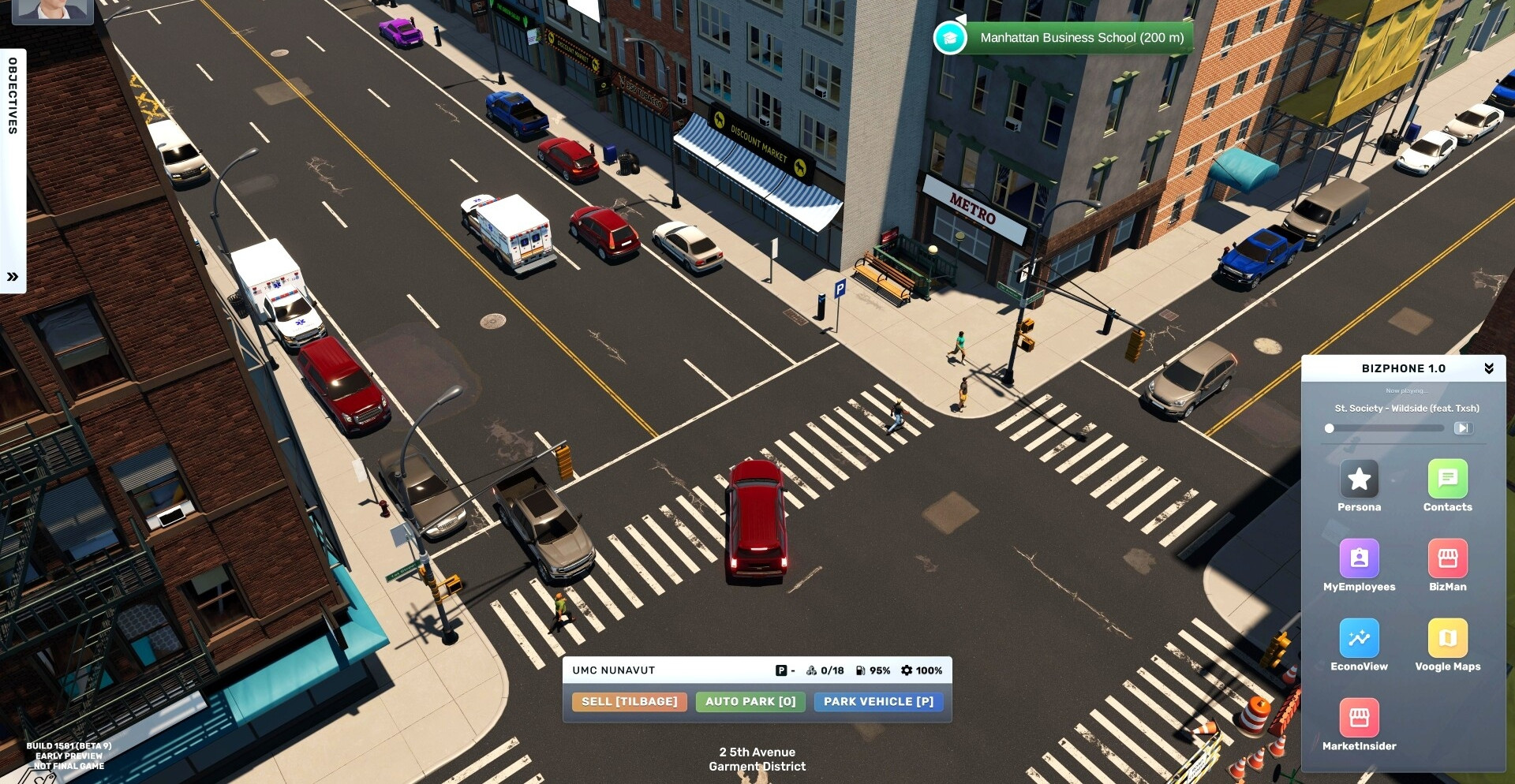This screenshot has width=1515, height=784.
Task: Collapse the BizPhone panel
Action: click(1489, 368)
